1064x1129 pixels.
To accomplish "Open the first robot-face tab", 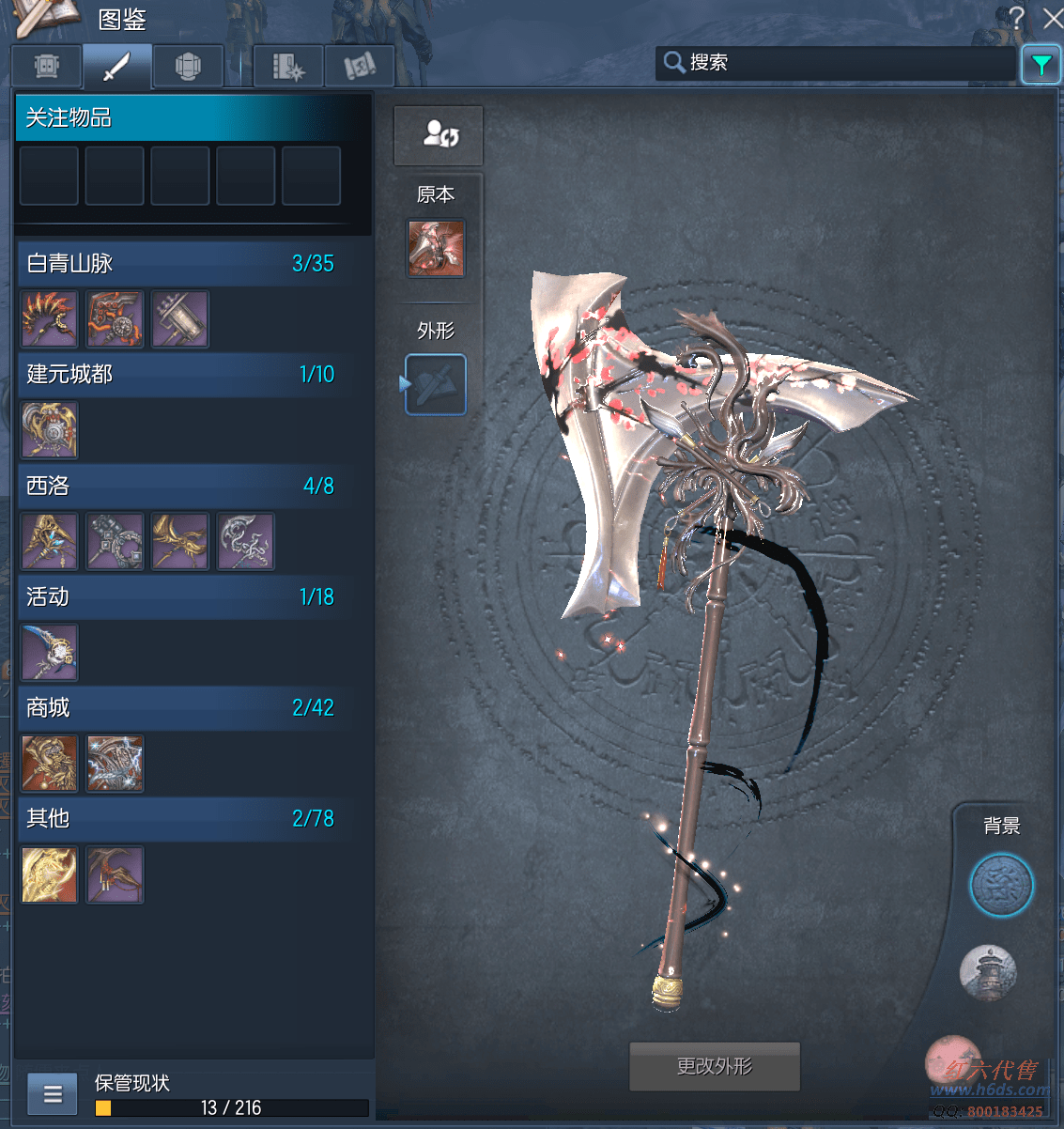I will point(47,67).
